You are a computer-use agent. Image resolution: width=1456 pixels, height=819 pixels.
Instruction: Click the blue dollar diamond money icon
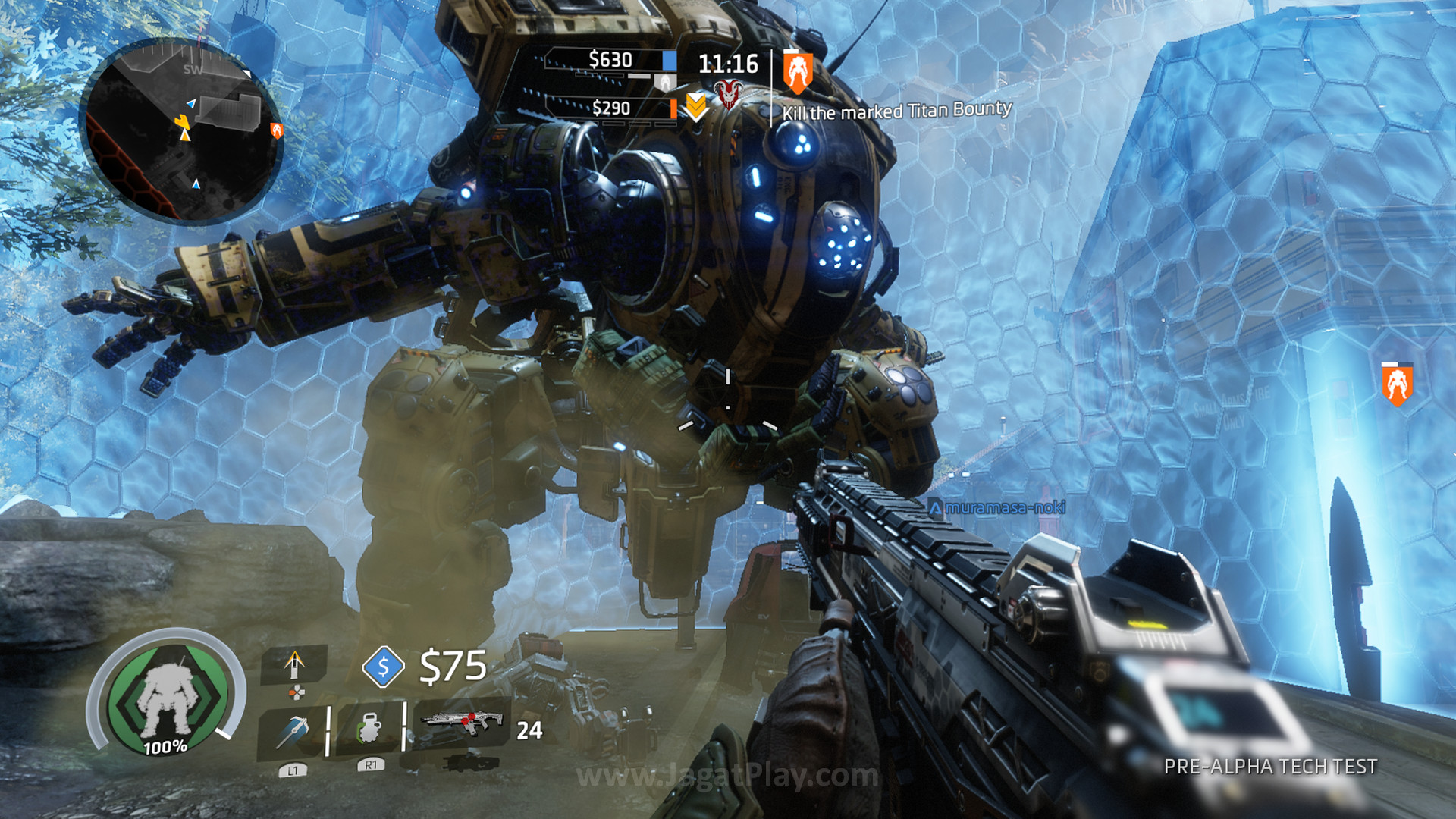pos(384,667)
